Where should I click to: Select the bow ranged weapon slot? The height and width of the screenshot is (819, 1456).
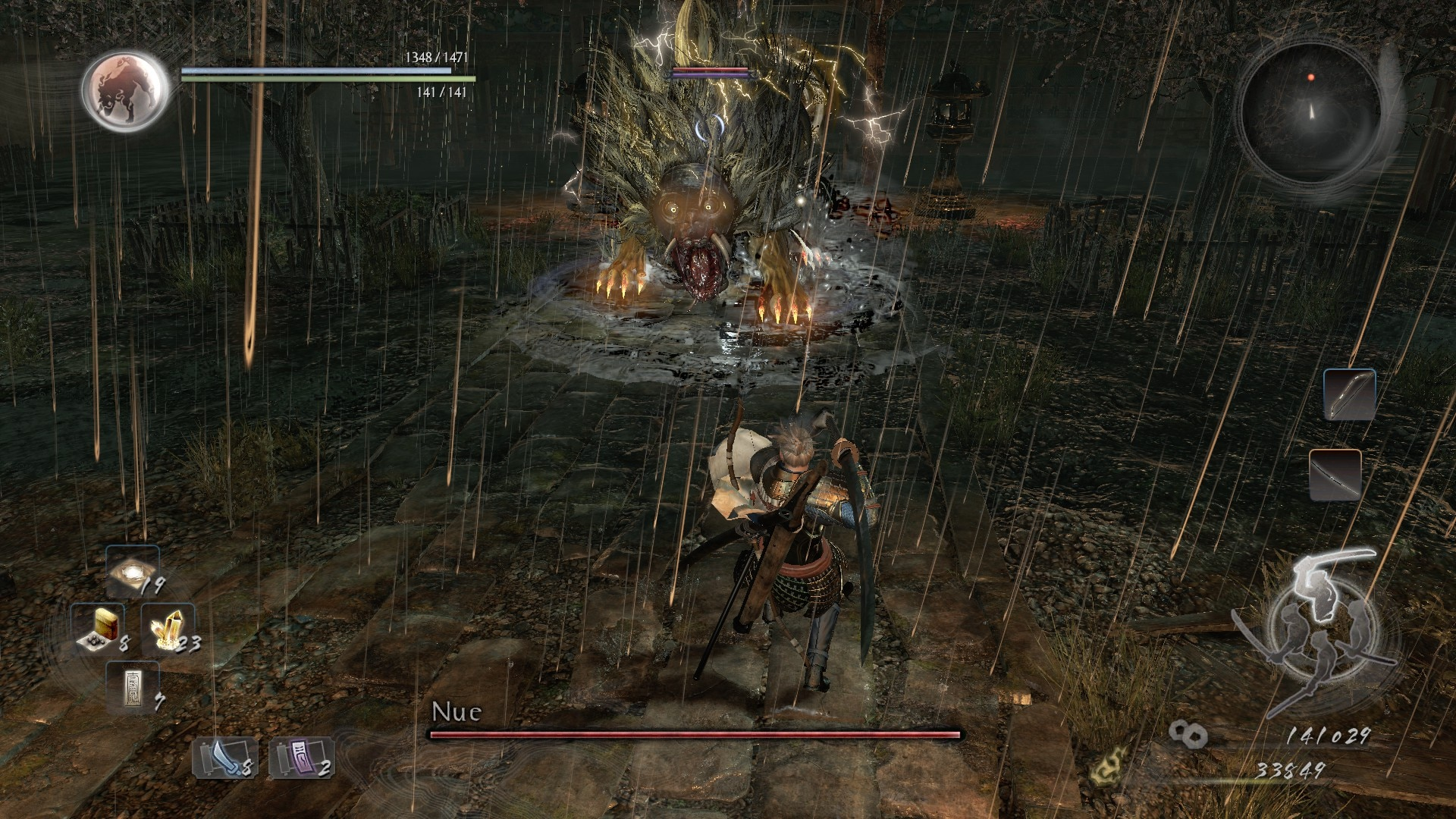click(x=1350, y=394)
